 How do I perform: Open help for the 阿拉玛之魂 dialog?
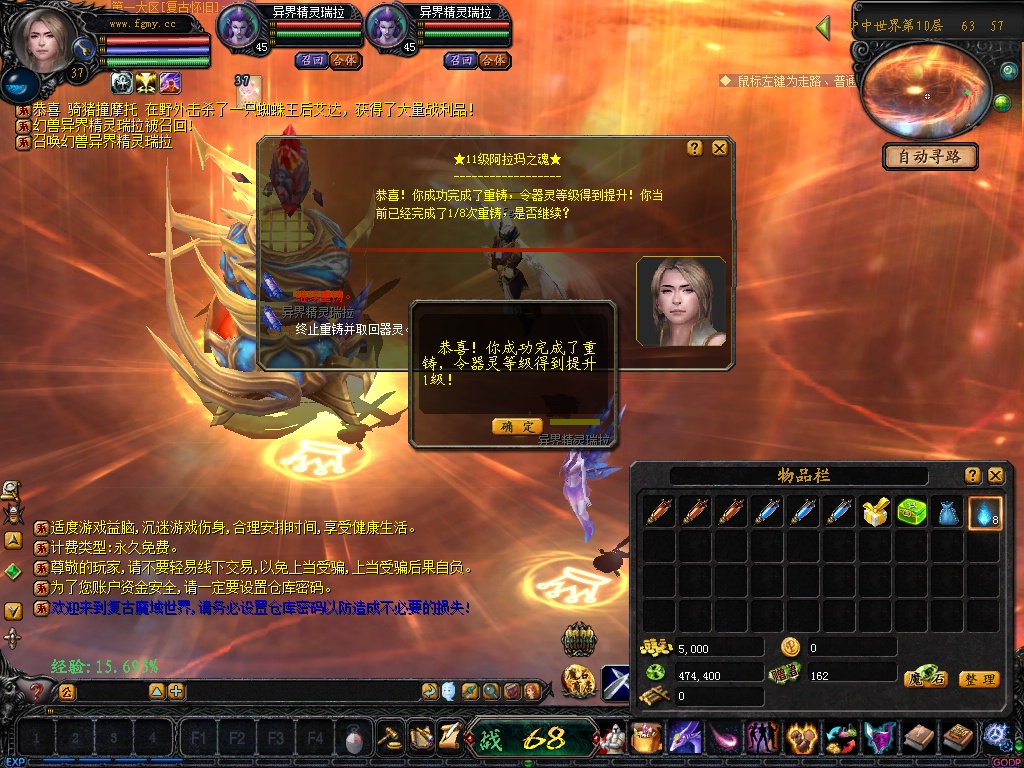click(x=695, y=148)
